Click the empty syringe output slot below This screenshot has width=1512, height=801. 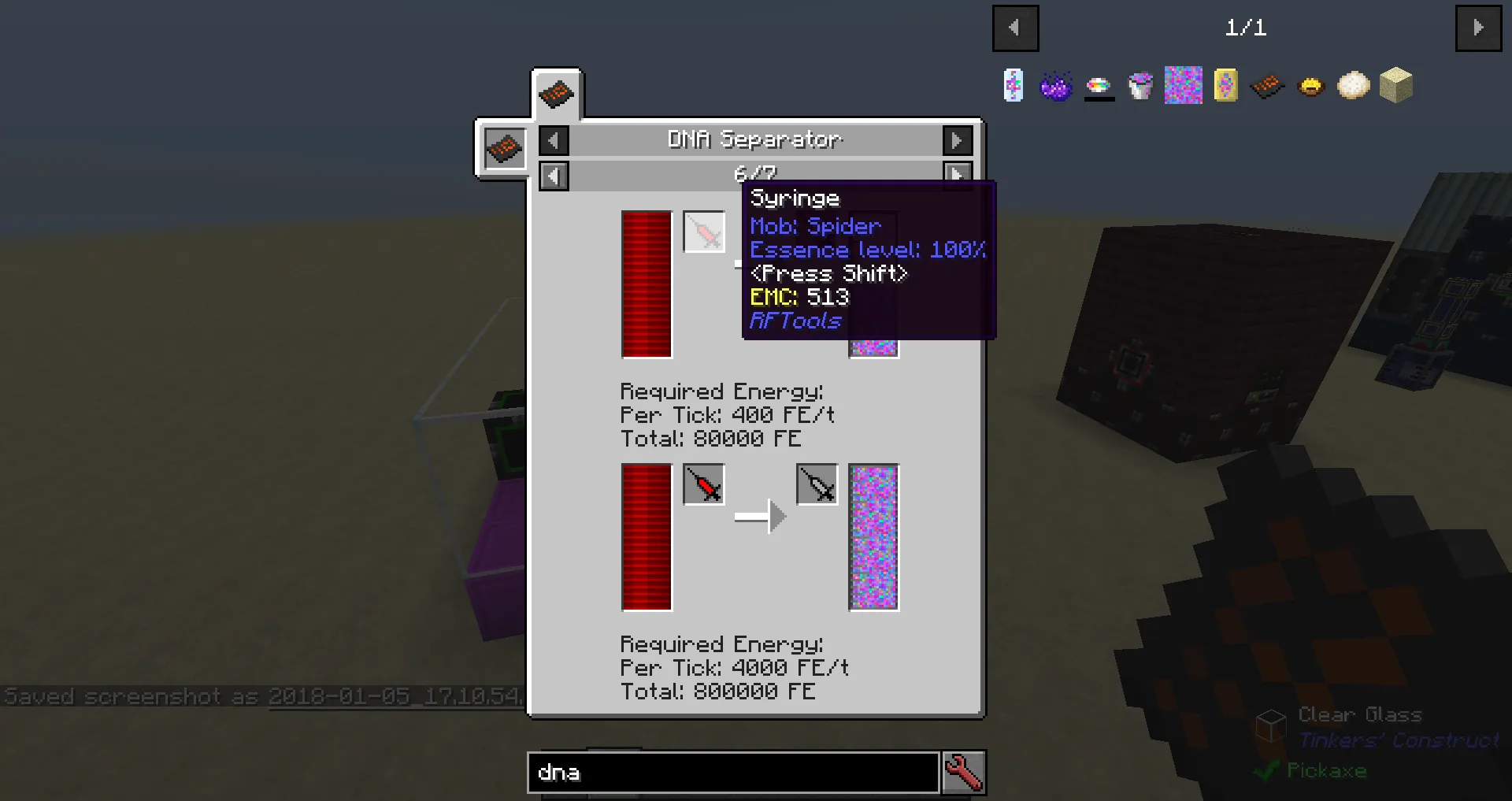[x=816, y=485]
